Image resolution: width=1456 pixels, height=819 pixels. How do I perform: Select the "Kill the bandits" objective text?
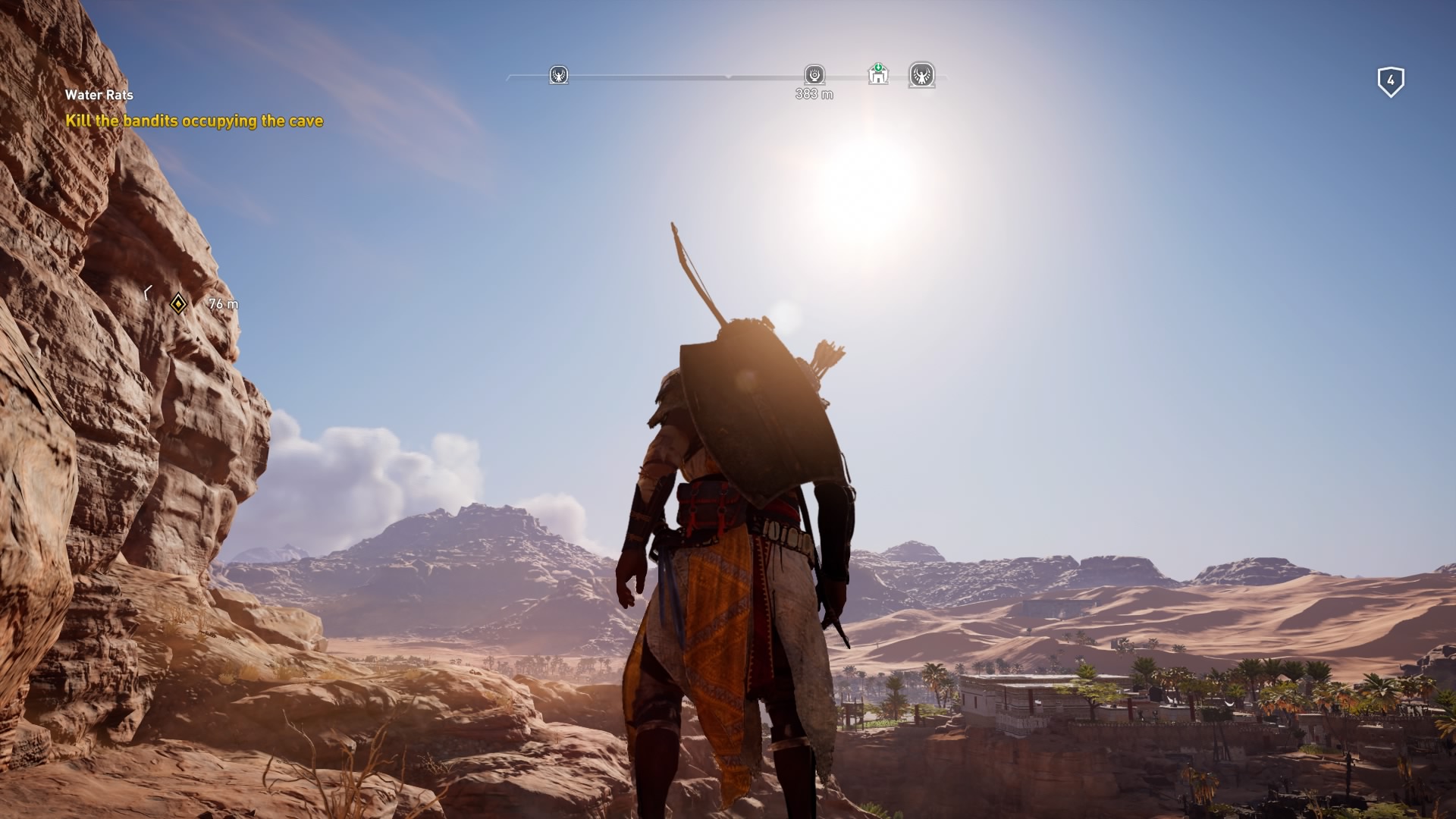click(194, 121)
